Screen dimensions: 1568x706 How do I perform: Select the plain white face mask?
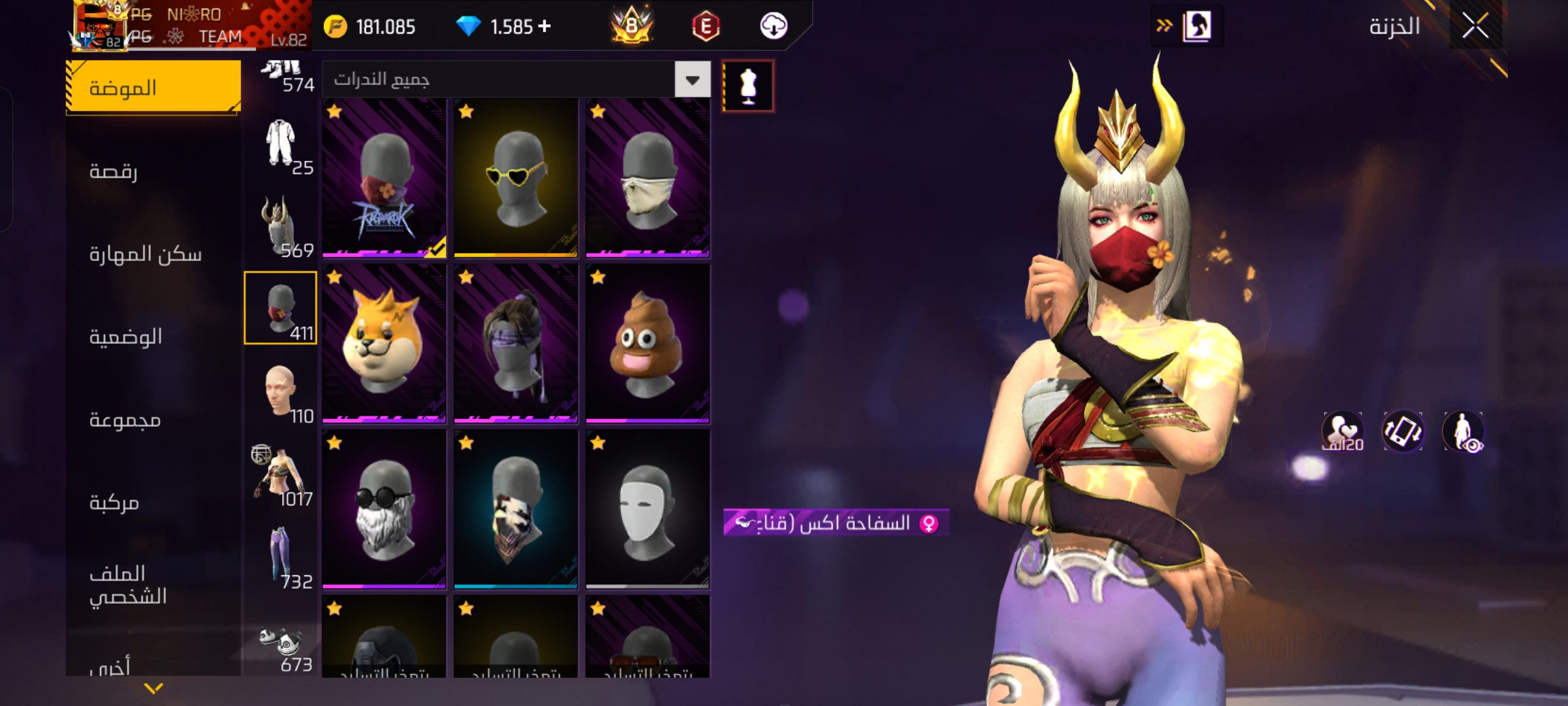647,509
